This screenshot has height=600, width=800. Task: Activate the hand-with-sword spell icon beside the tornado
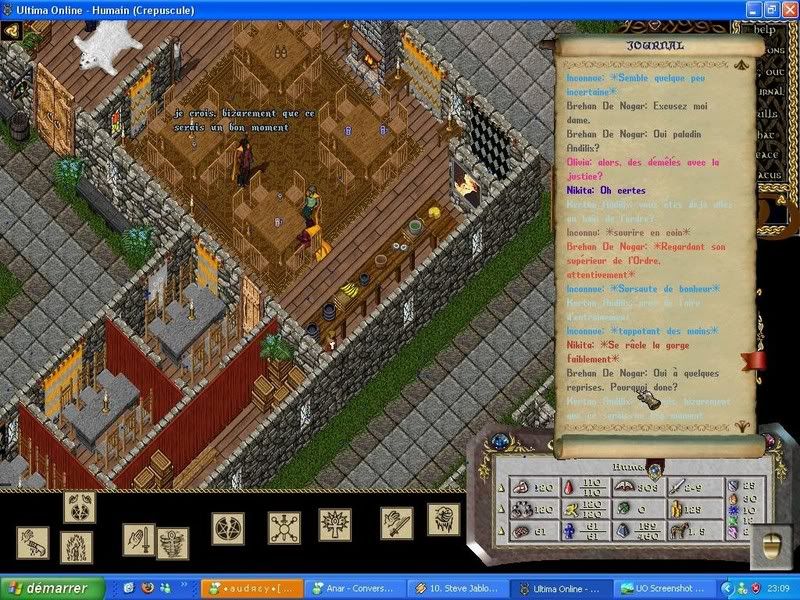(139, 539)
